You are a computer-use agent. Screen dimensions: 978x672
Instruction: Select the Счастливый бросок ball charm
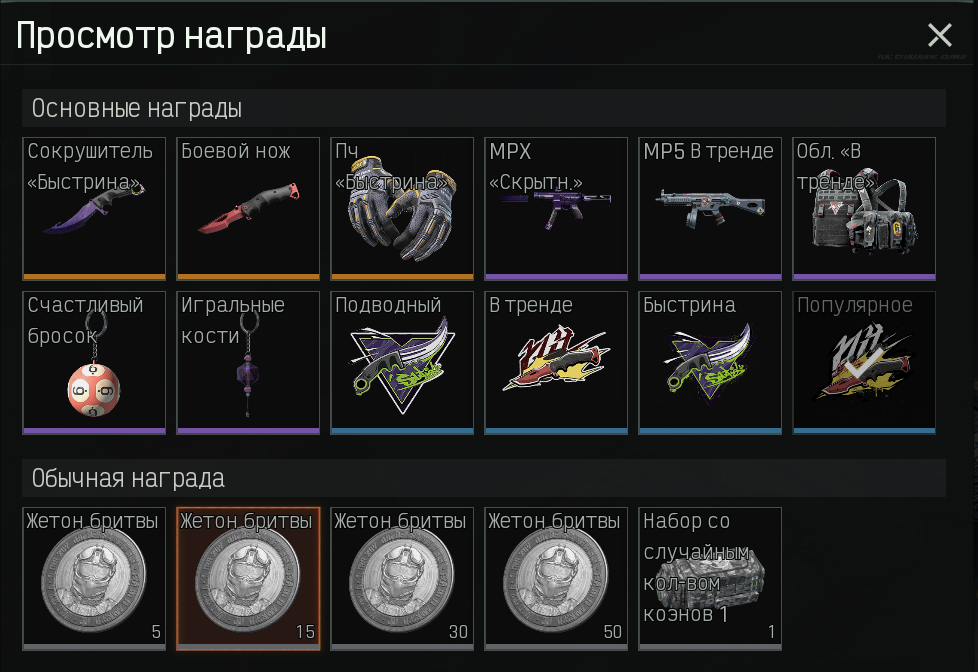(x=94, y=362)
